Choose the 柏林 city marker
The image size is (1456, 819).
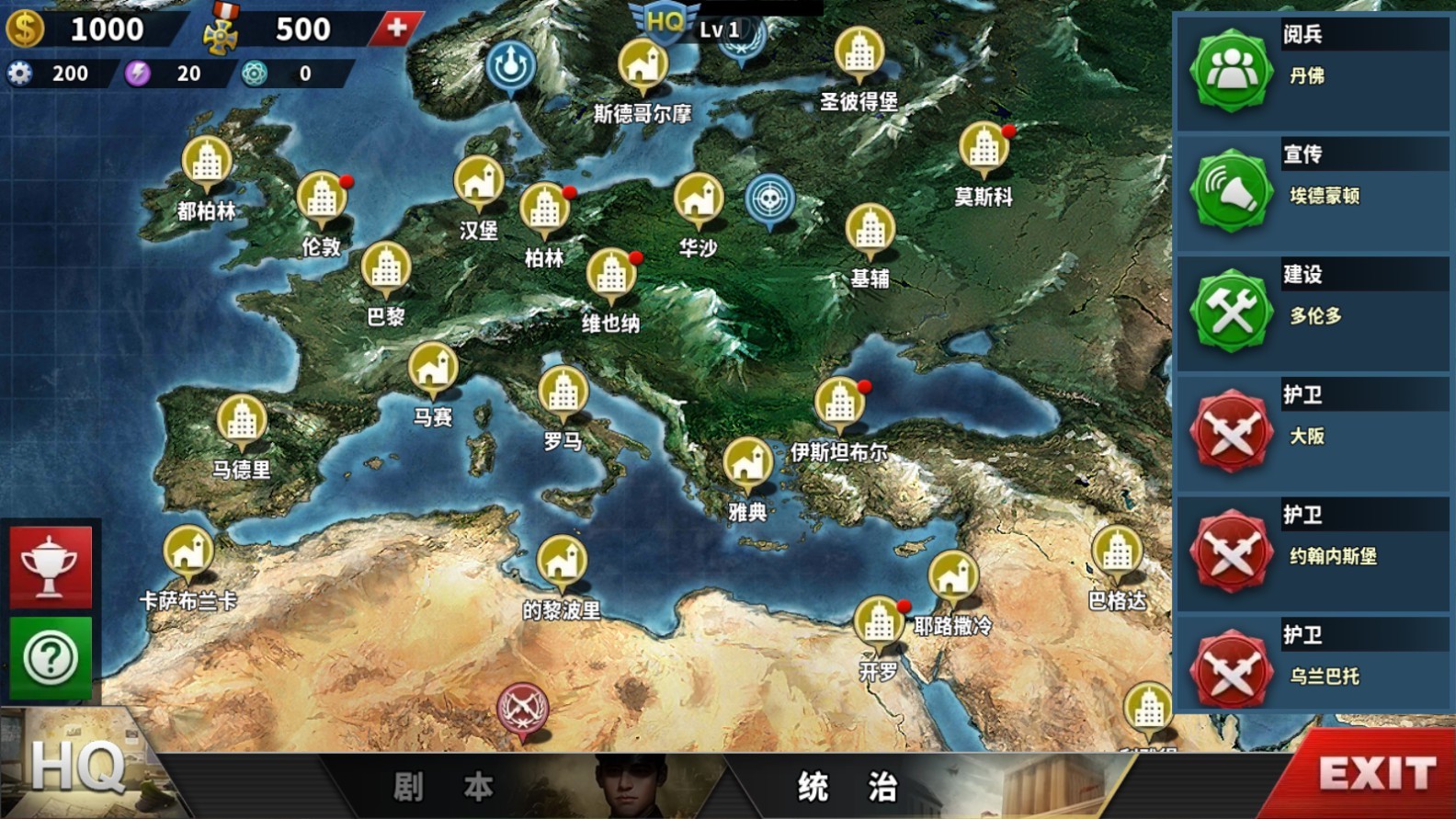[x=544, y=210]
